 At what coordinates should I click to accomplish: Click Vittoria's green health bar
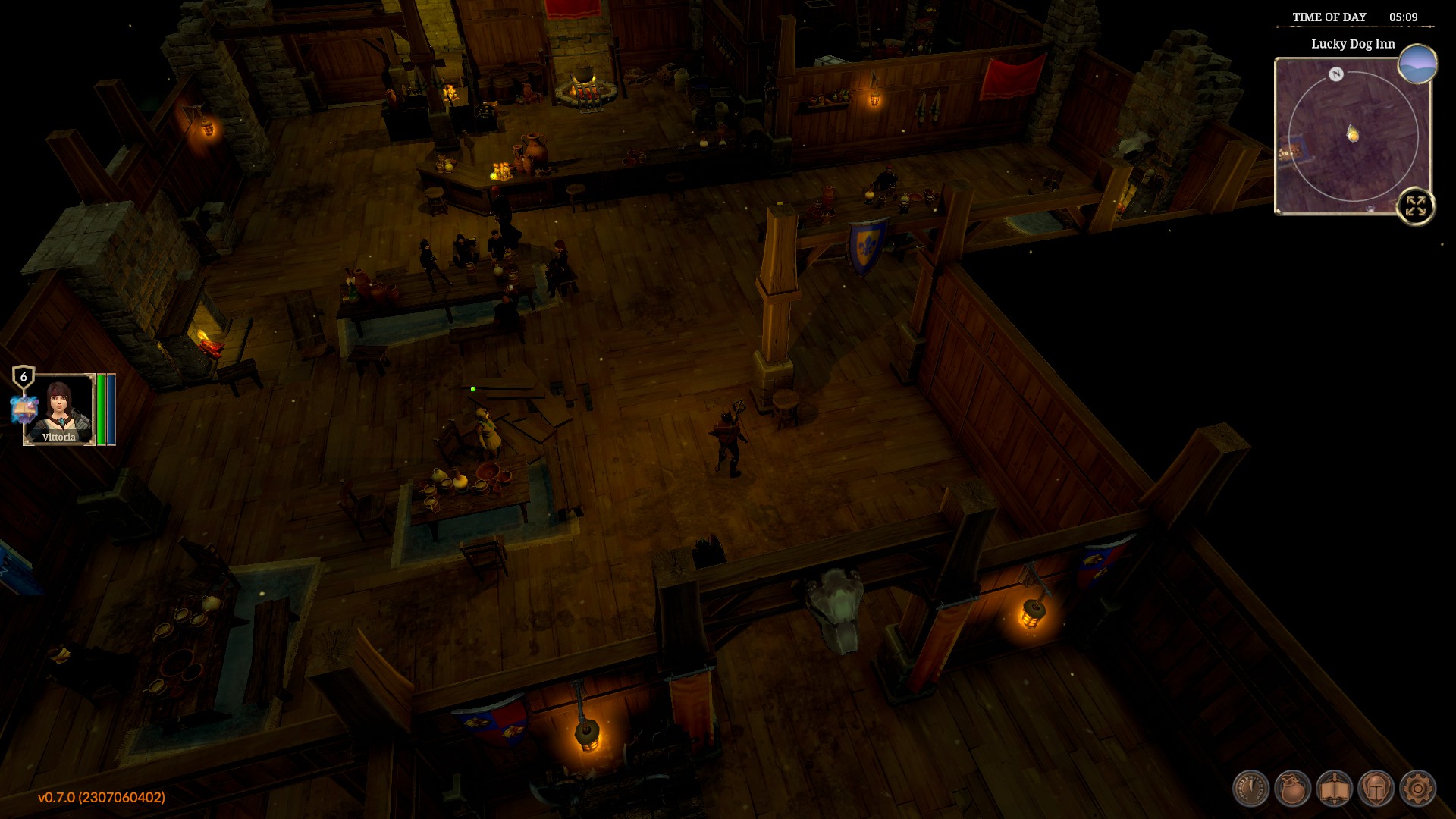coord(102,409)
